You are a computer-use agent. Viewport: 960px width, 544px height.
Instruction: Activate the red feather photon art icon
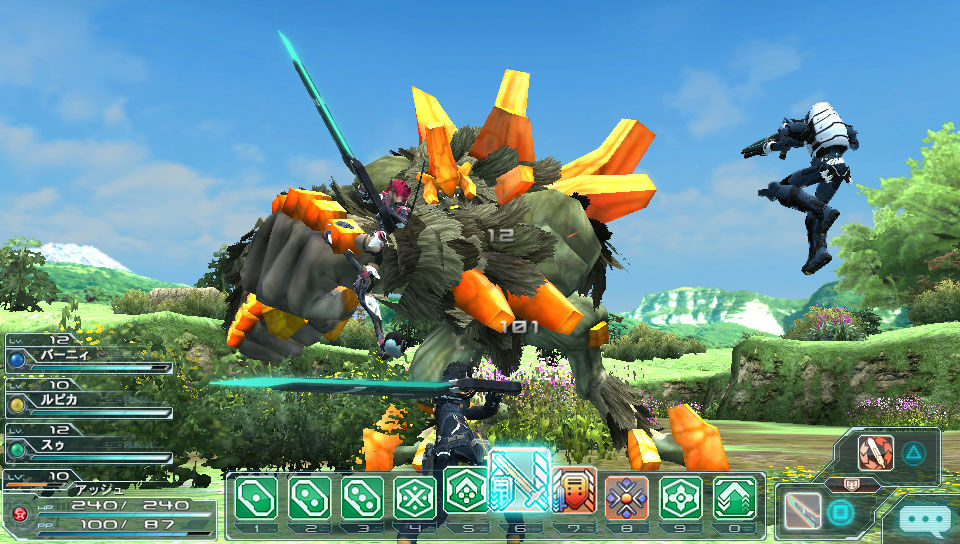pos(876,454)
